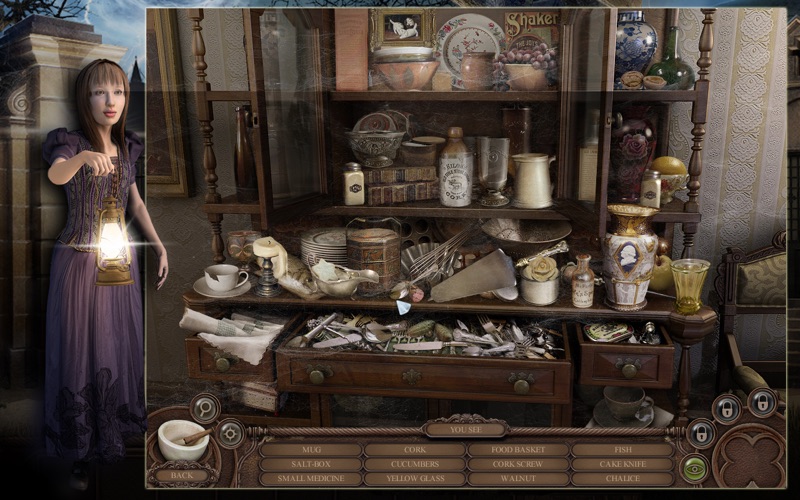800x500 pixels.
Task: Pick Yellow Glass from the list
Action: (x=414, y=479)
